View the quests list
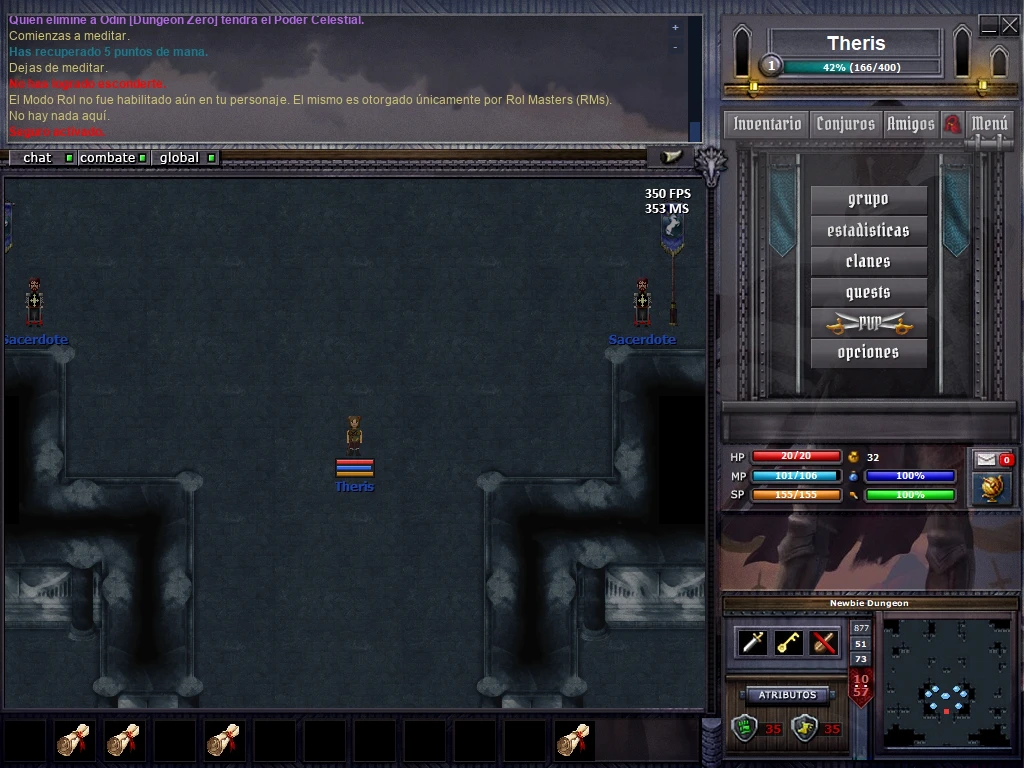Image resolution: width=1024 pixels, height=768 pixels. [x=868, y=292]
